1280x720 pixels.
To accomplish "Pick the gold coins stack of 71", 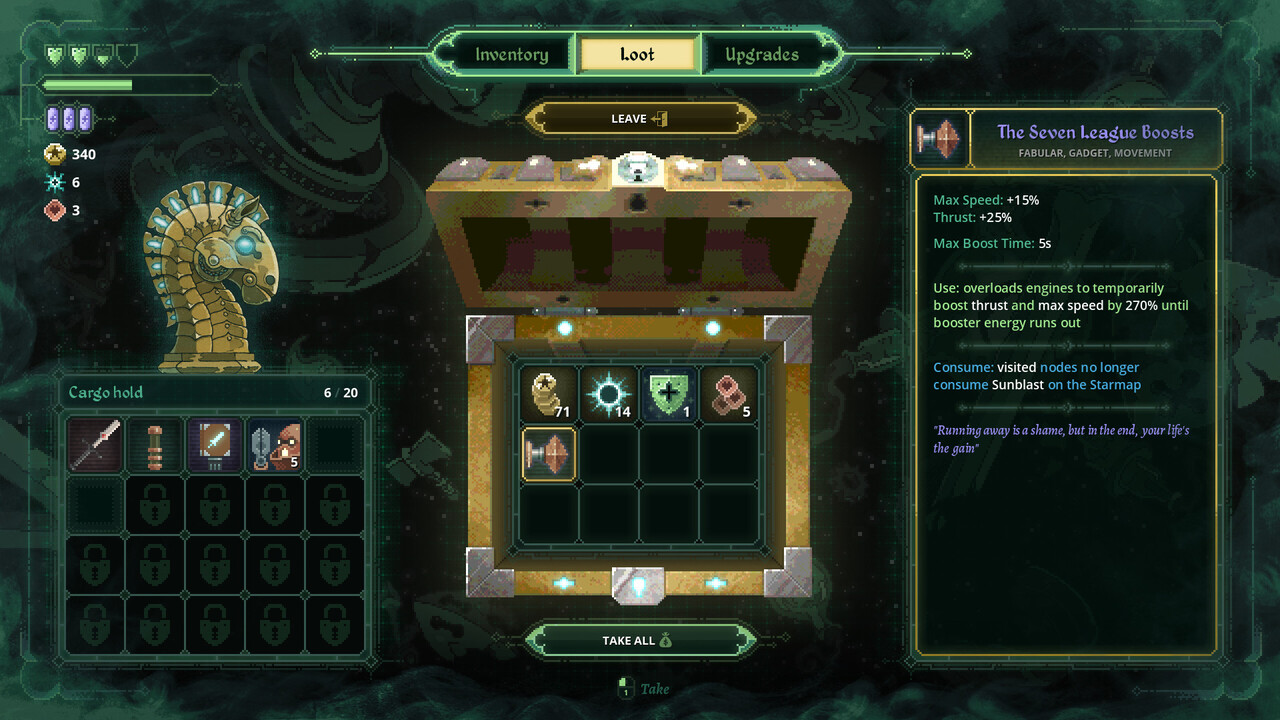I will (x=549, y=393).
